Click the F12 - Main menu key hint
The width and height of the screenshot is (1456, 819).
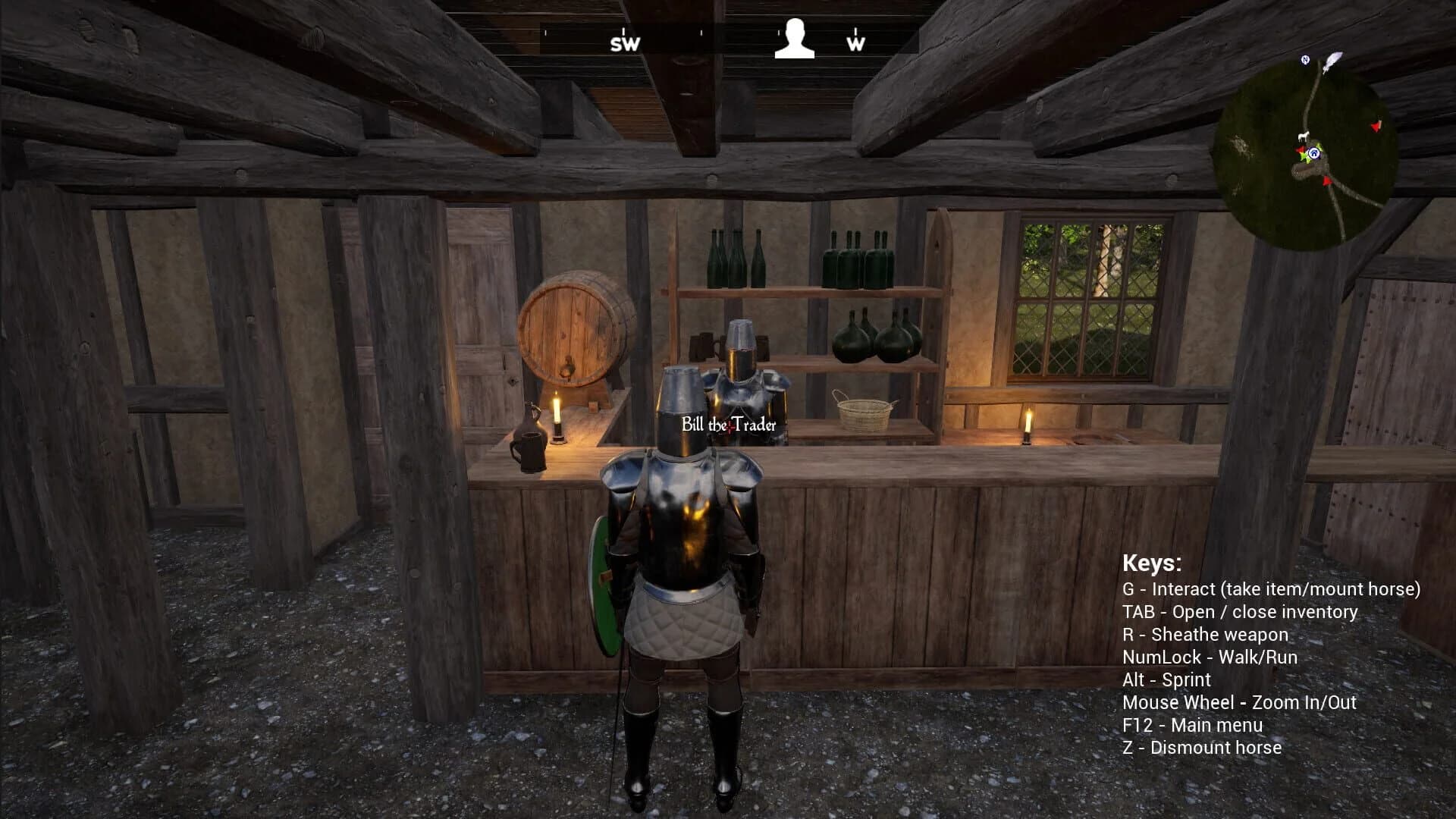pyautogui.click(x=1193, y=724)
